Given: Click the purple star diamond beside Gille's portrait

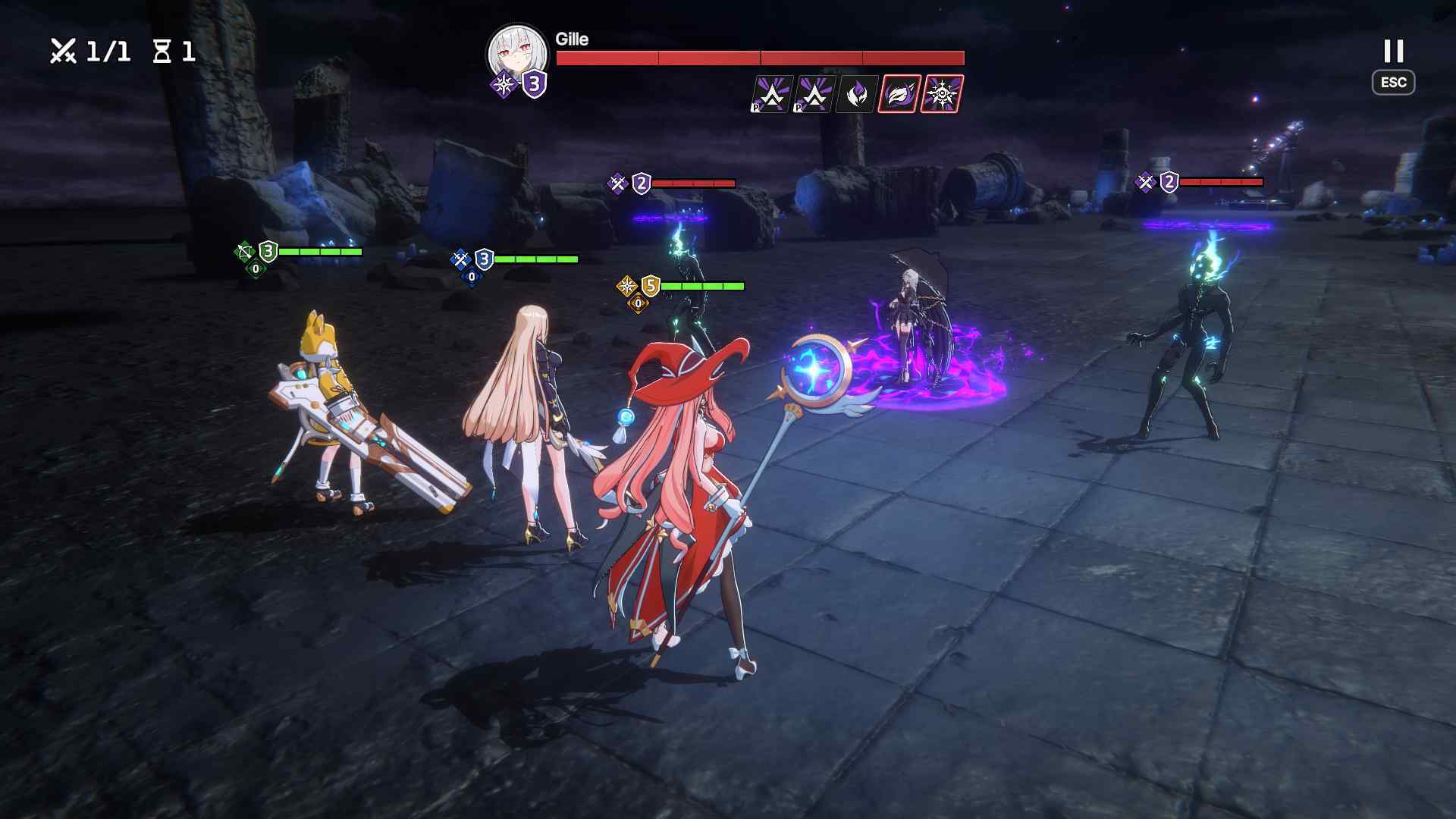Looking at the screenshot, I should (x=507, y=83).
